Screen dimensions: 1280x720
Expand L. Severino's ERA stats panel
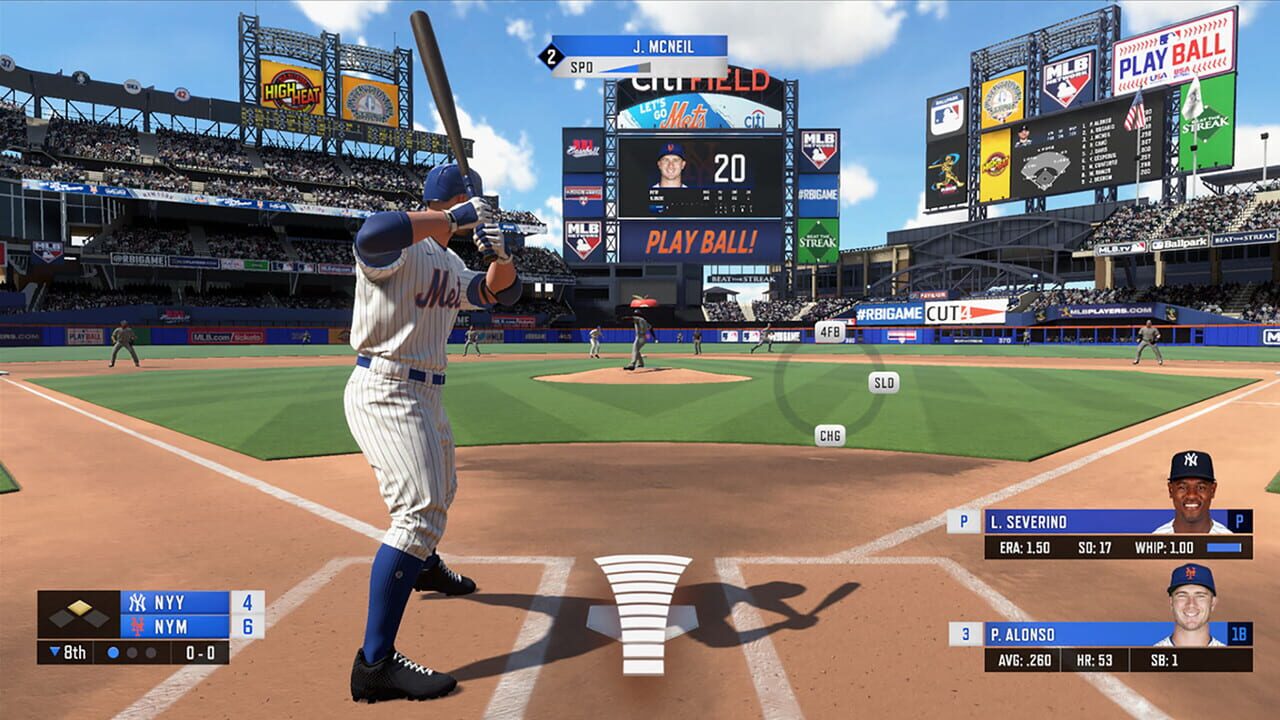coord(1024,547)
